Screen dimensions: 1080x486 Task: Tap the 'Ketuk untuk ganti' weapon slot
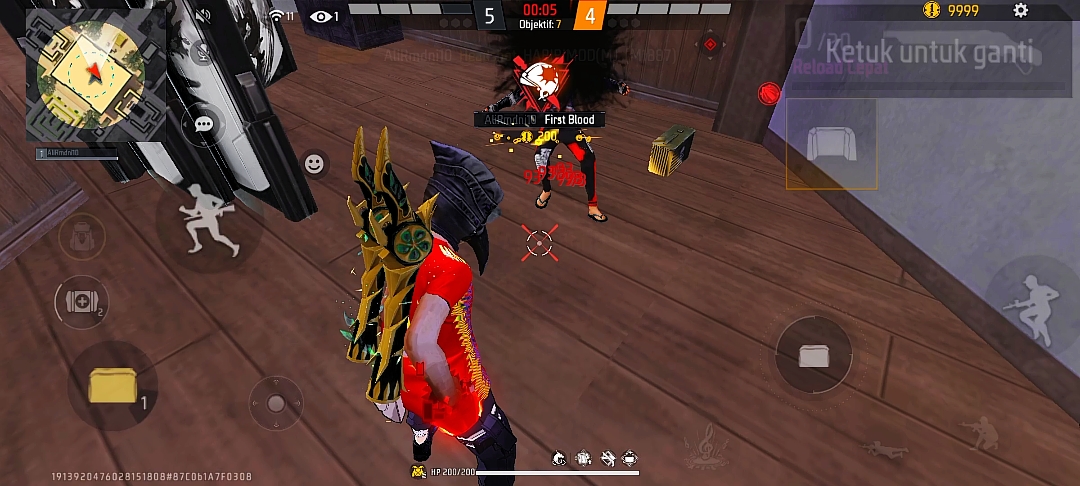930,52
